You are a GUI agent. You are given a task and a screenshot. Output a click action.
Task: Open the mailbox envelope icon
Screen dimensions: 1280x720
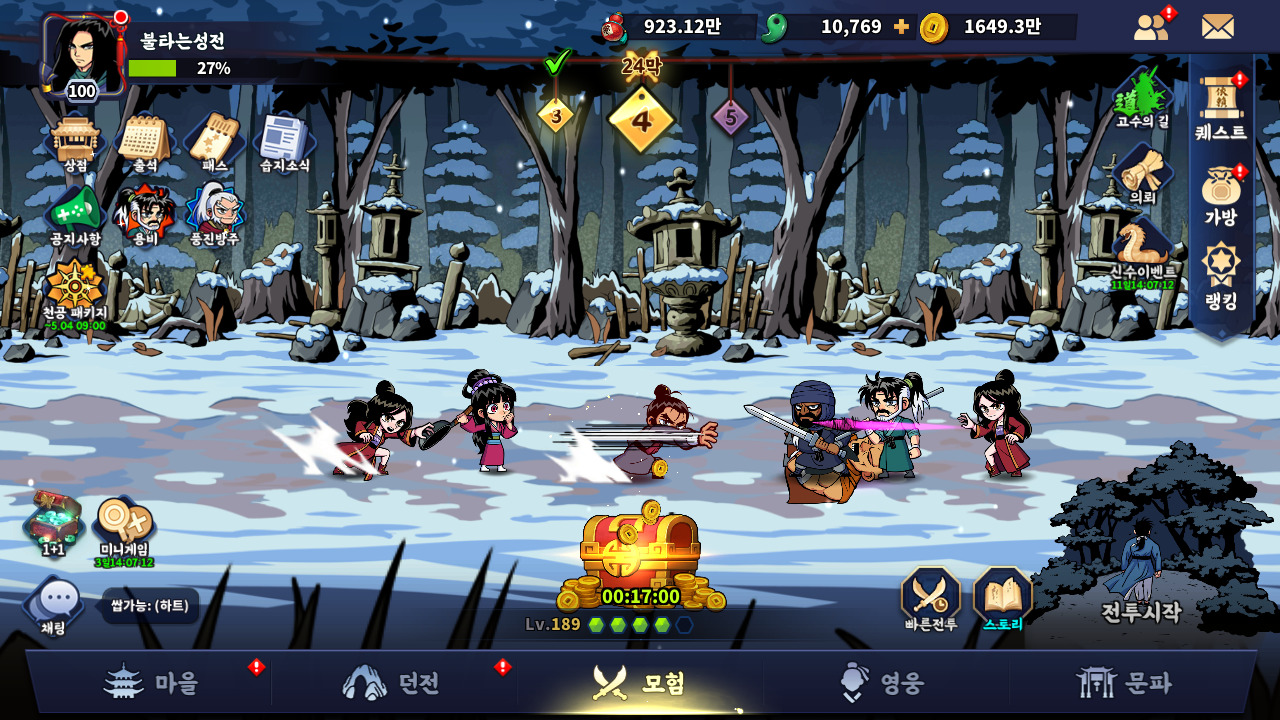click(1217, 27)
